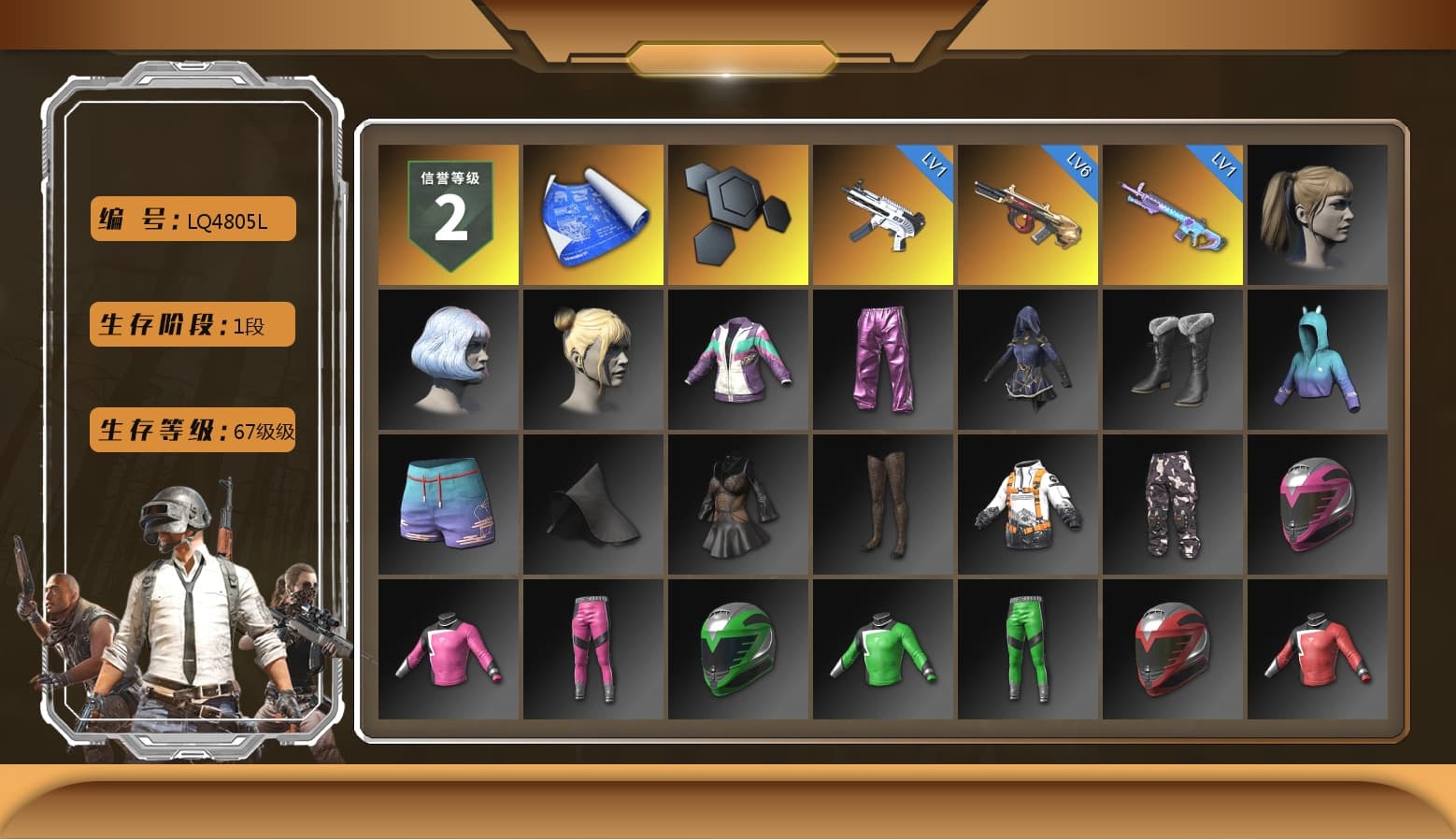Select the 信誉等级 2 reputation badge
Image resolution: width=1456 pixels, height=839 pixels.
tap(447, 213)
